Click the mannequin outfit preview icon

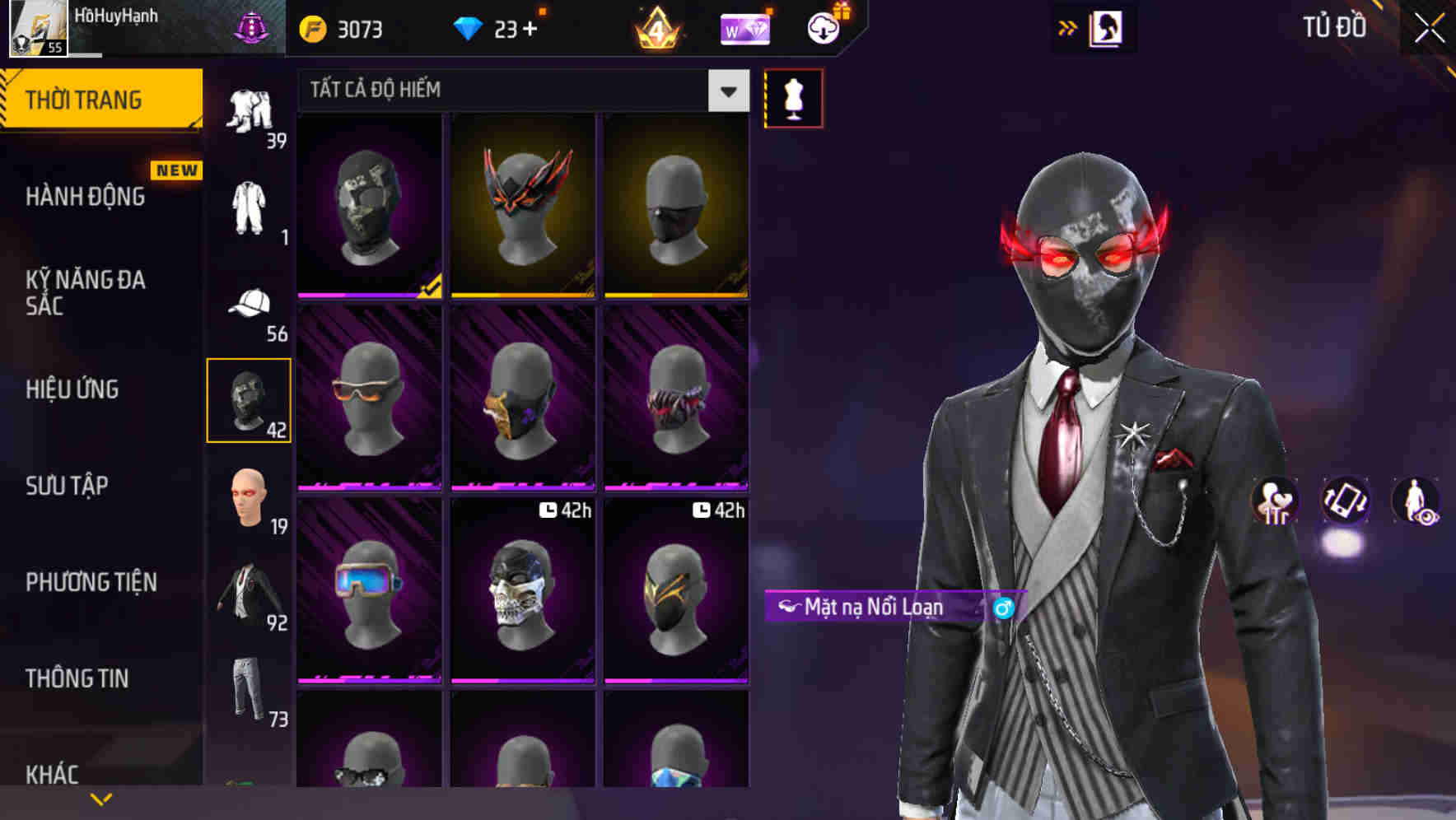793,97
